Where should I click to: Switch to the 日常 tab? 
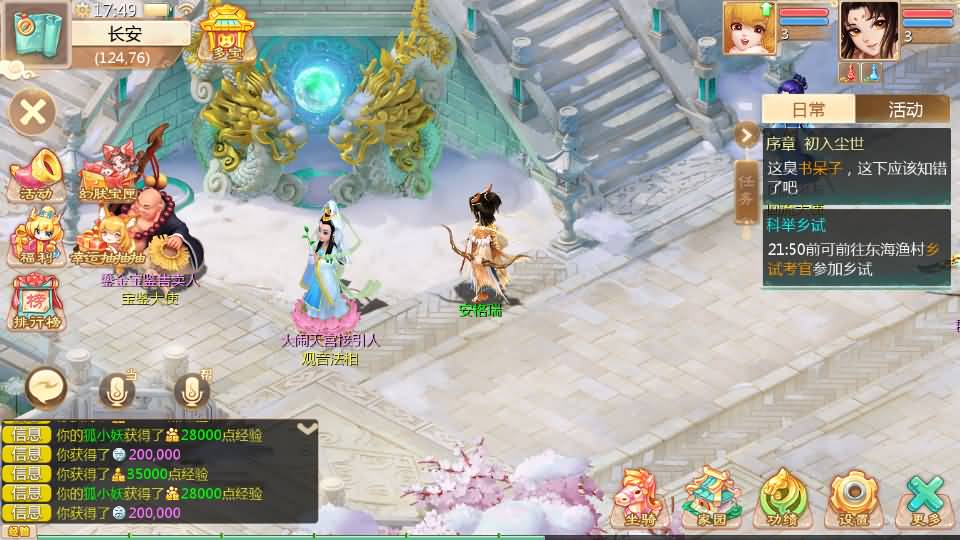coord(809,109)
